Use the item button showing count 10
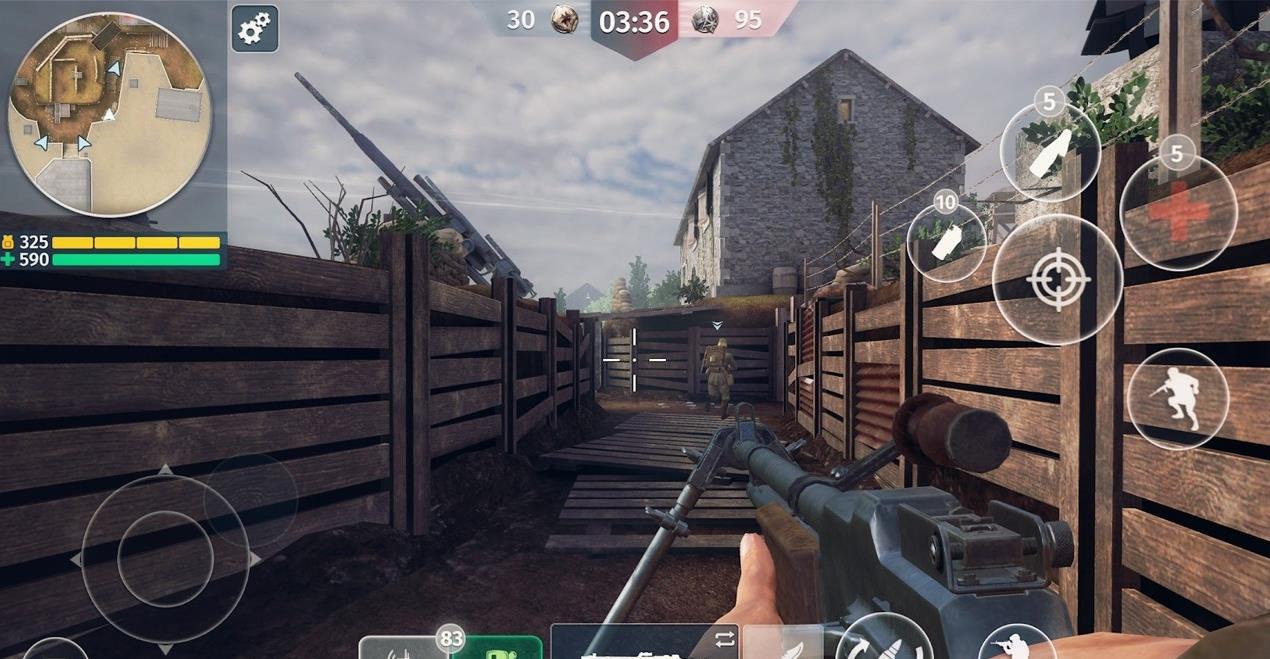Image resolution: width=1270 pixels, height=659 pixels. (x=945, y=244)
